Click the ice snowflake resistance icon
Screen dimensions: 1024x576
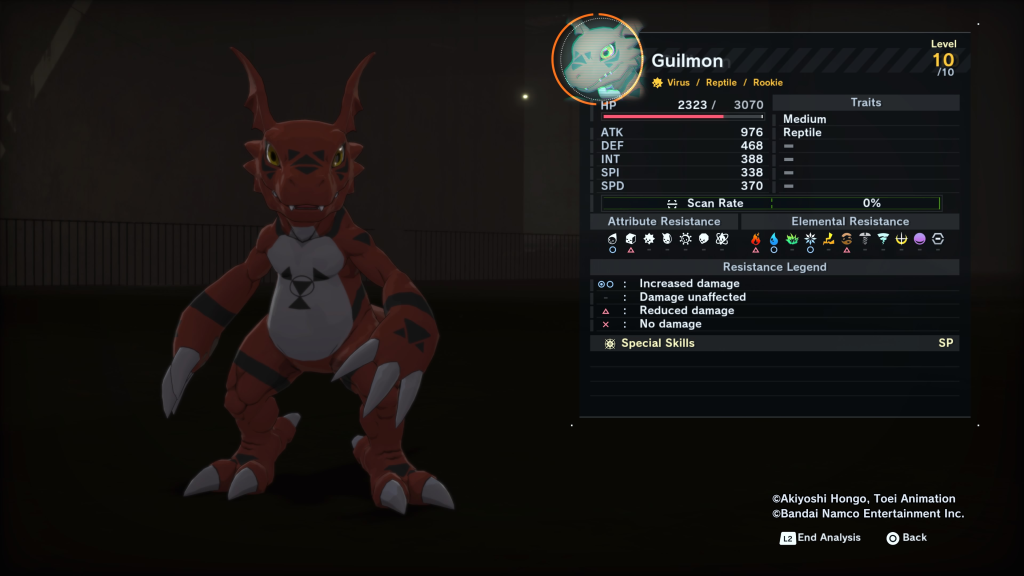click(x=810, y=240)
